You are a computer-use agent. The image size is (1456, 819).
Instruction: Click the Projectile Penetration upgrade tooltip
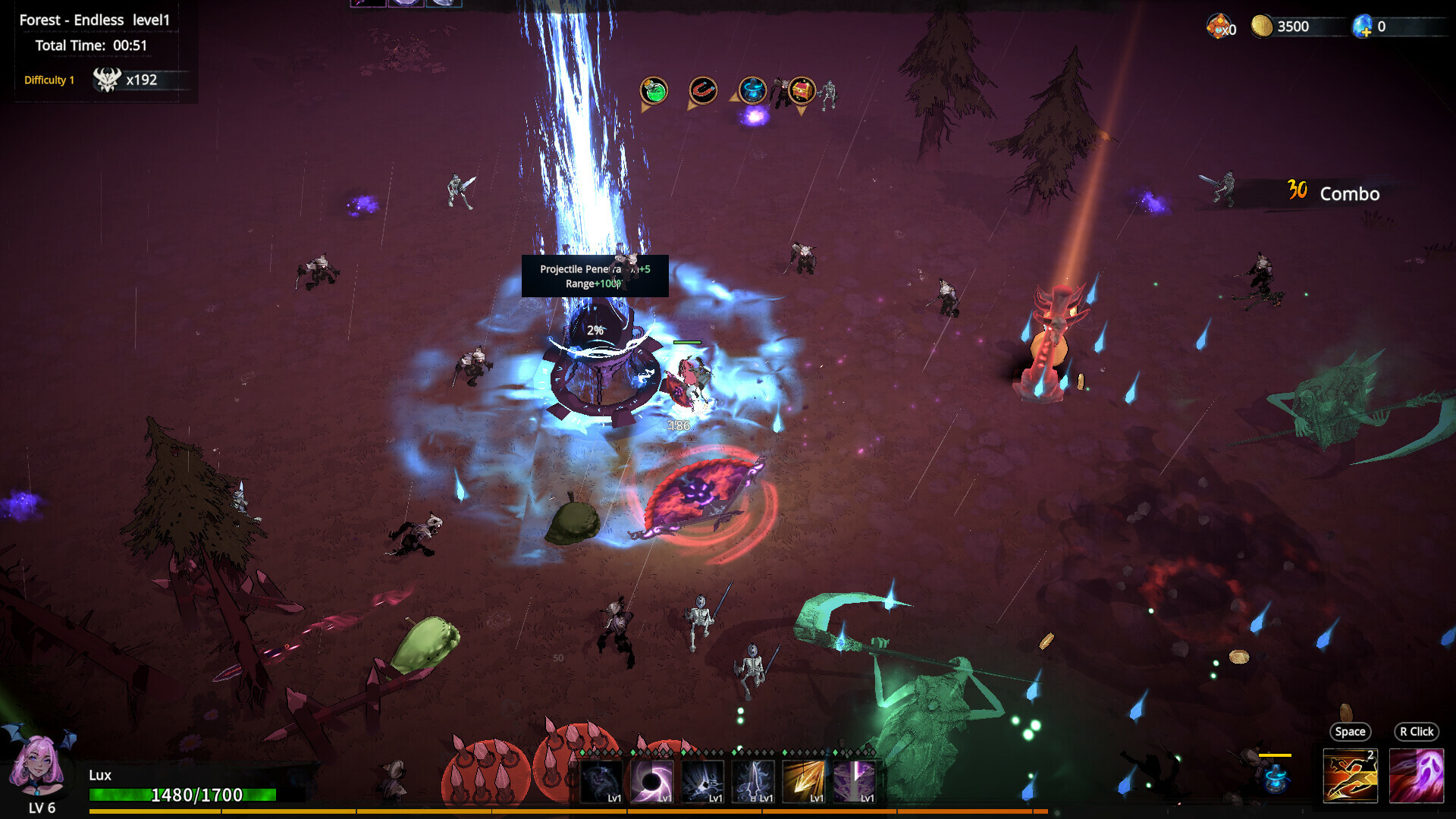595,277
